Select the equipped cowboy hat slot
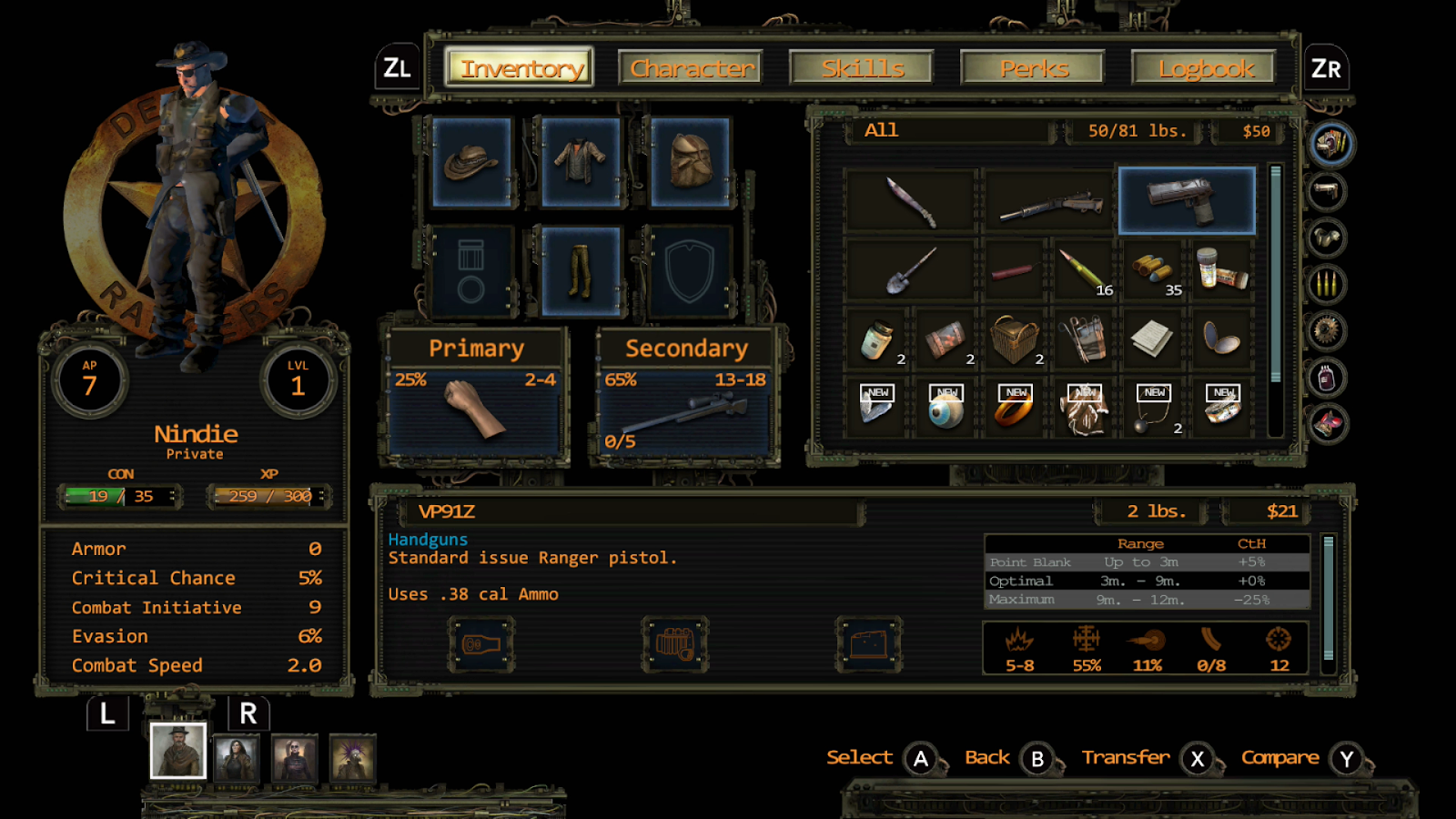The height and width of the screenshot is (819, 1456). click(x=471, y=163)
